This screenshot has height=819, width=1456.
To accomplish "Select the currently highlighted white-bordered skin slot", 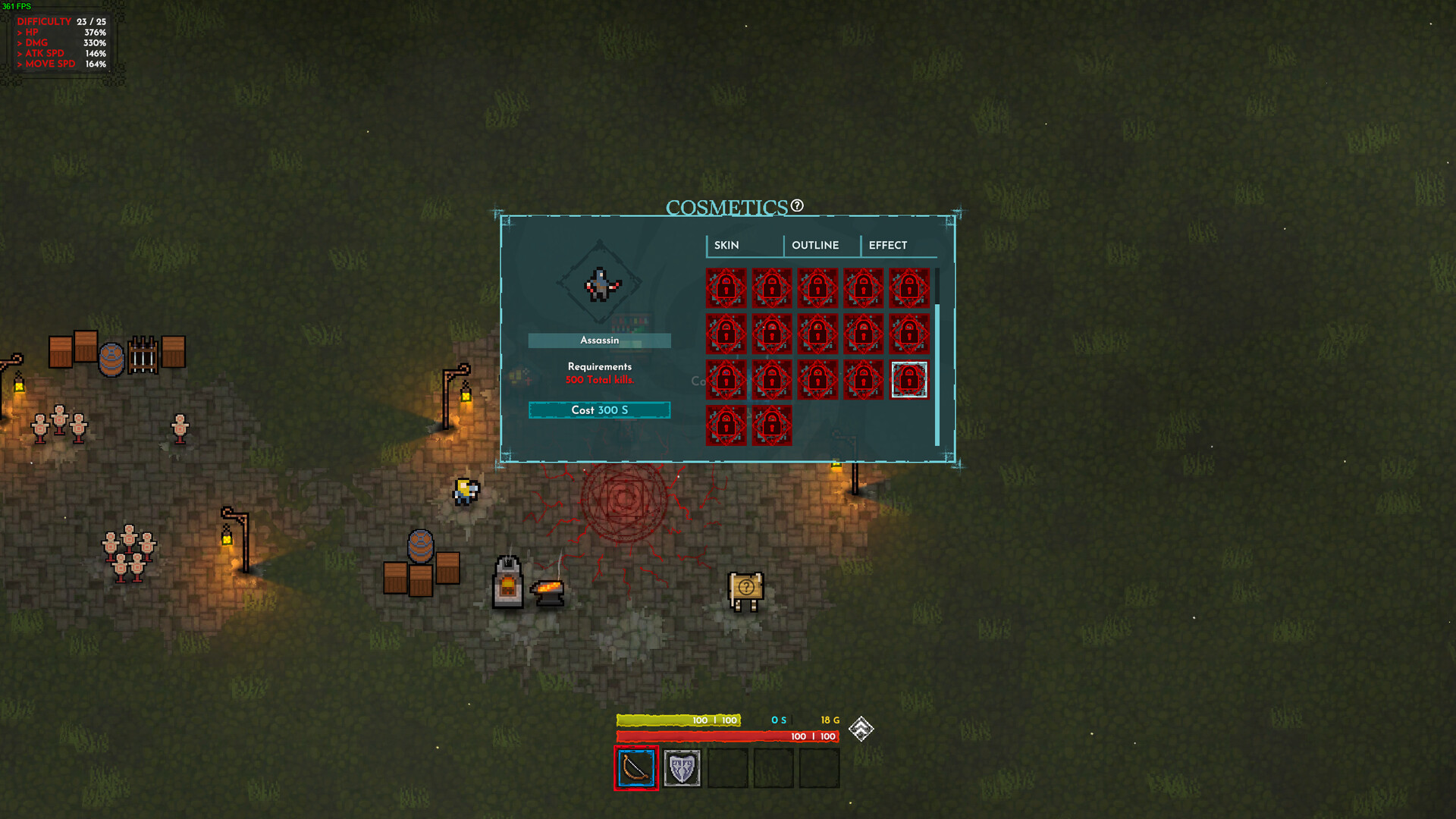I will click(x=910, y=380).
